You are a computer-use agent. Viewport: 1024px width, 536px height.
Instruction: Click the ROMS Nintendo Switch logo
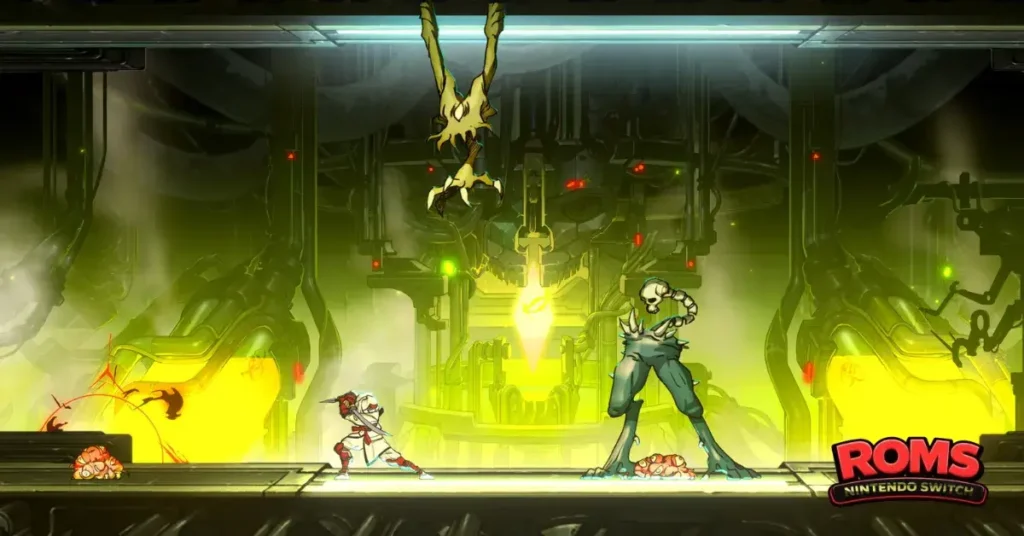tap(907, 470)
